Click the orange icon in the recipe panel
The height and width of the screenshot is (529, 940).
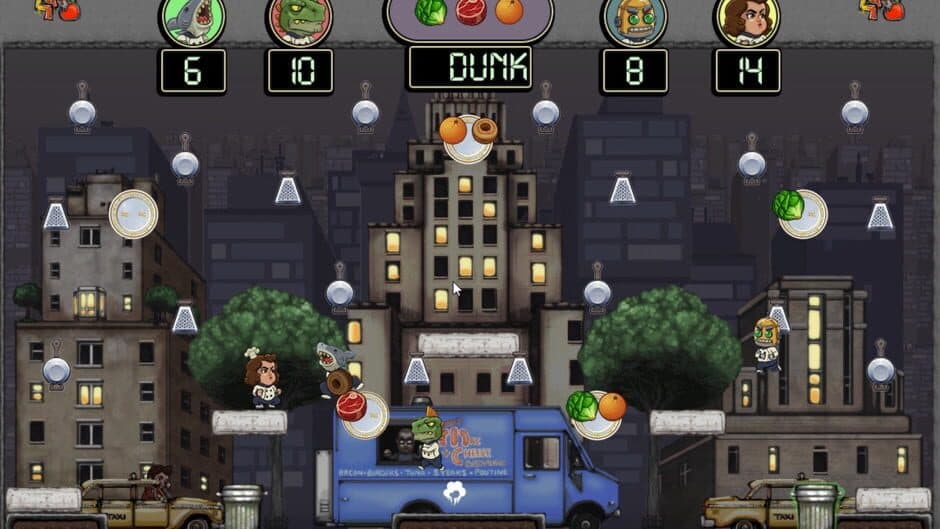pyautogui.click(x=509, y=12)
